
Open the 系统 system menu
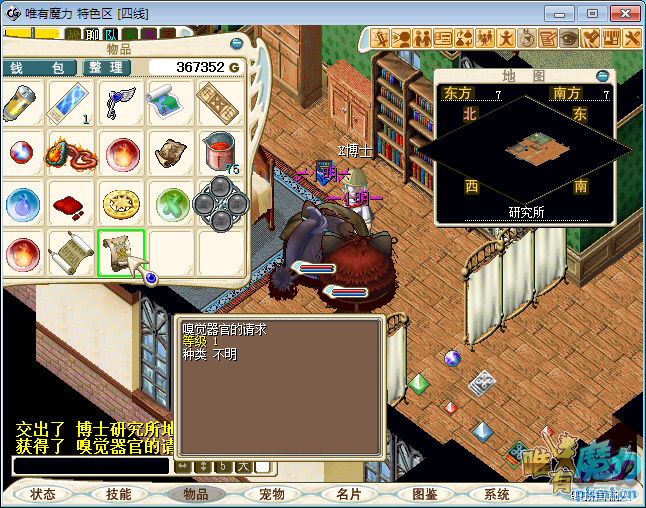(x=497, y=494)
